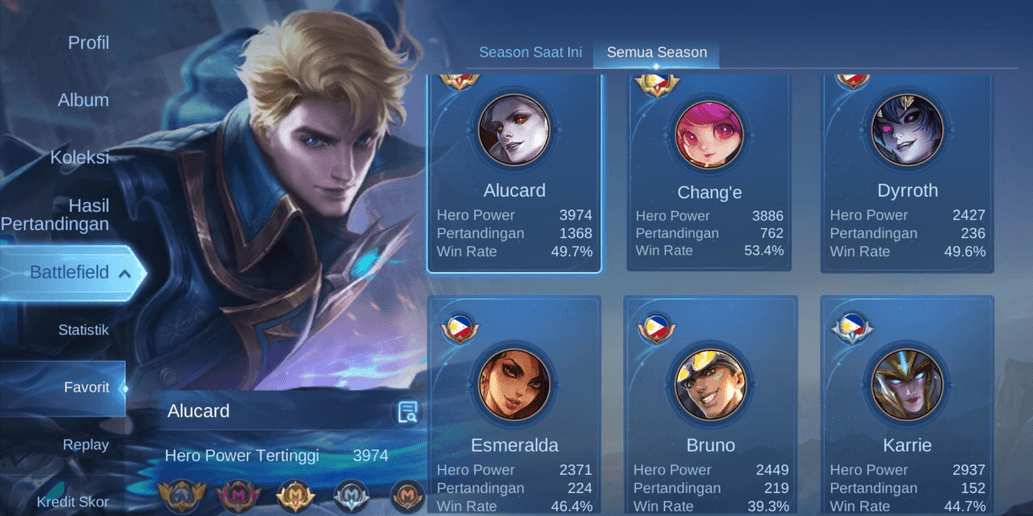Go to the Album section
Viewport: 1033px width, 516px height.
pyautogui.click(x=83, y=100)
